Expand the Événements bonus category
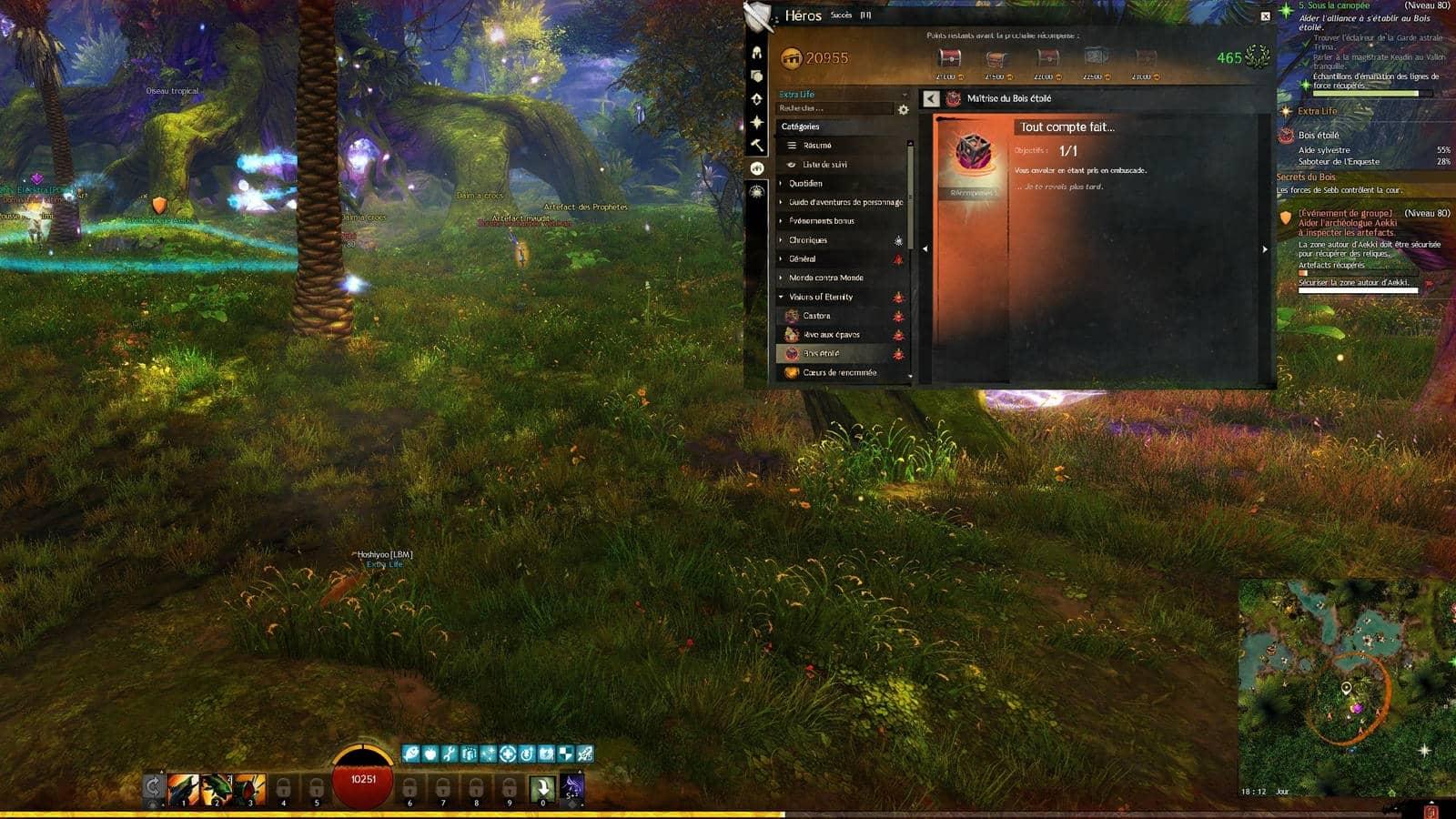 coord(821,221)
